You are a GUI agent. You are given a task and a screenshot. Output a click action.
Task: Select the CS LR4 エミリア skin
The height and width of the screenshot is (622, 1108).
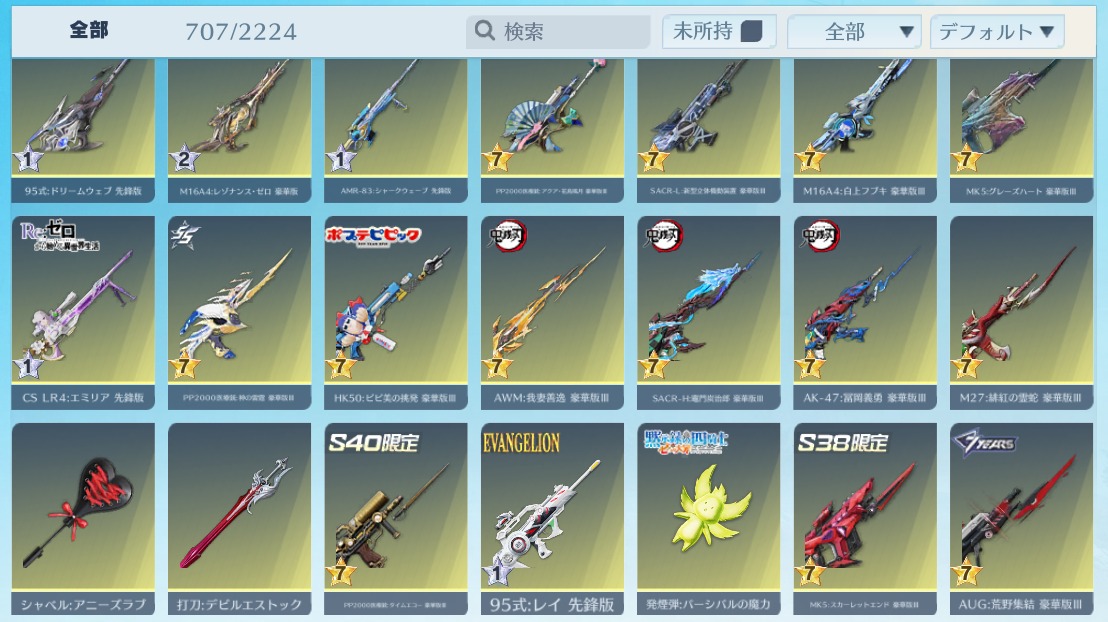(83, 310)
